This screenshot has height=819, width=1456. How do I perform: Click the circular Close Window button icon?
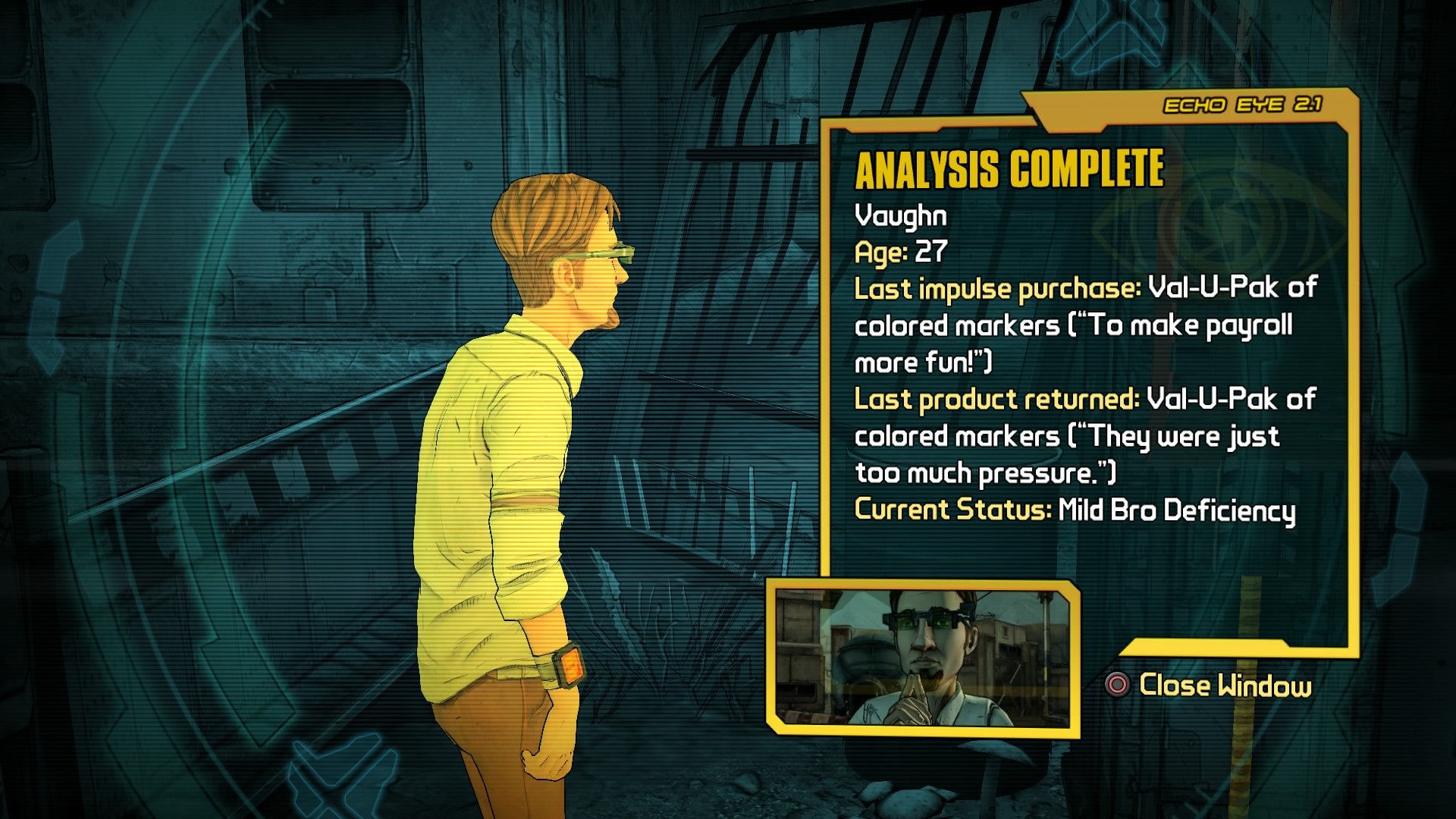(1116, 685)
